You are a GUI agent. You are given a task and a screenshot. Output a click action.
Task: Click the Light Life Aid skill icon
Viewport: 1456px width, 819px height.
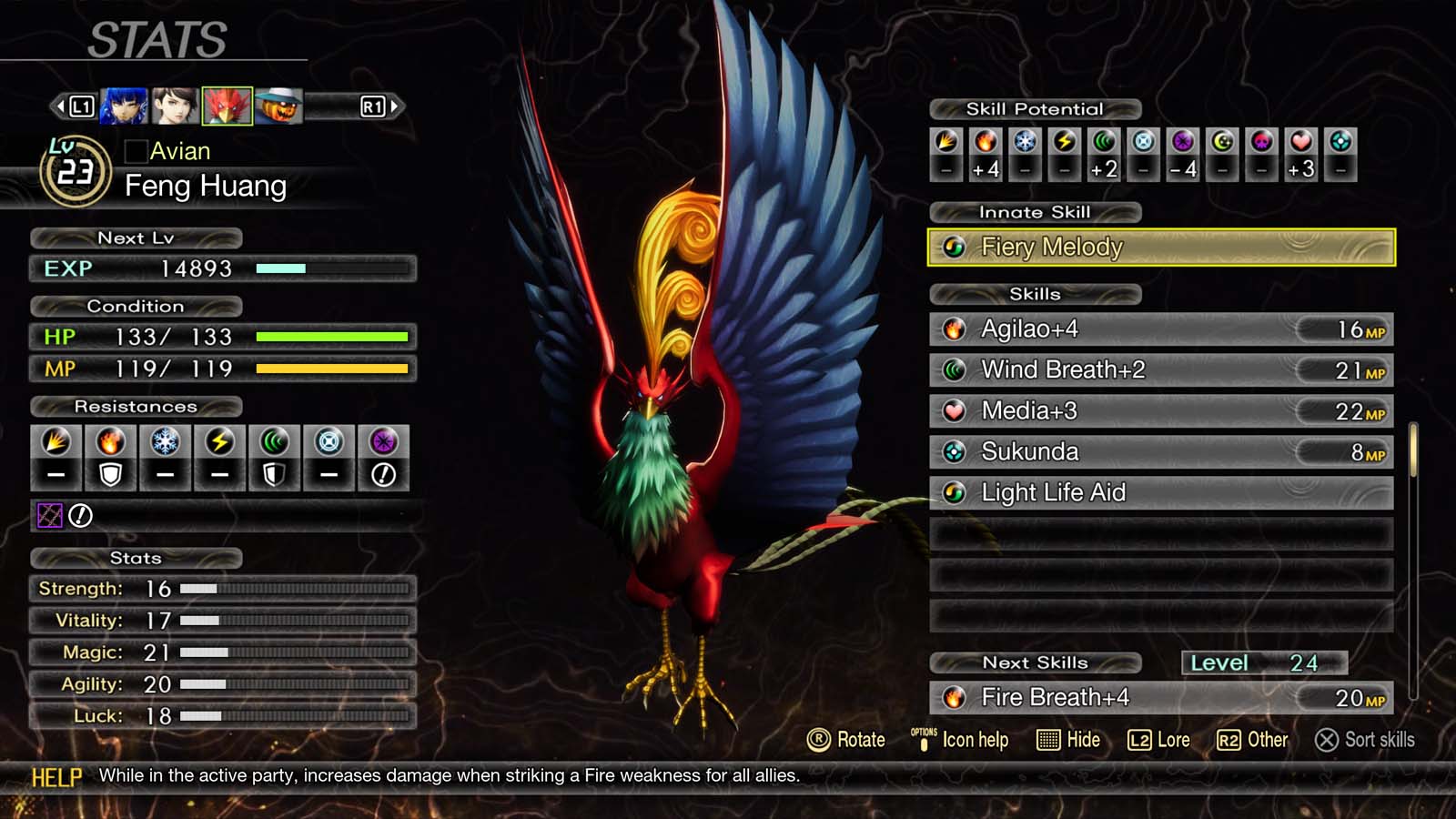tap(955, 492)
